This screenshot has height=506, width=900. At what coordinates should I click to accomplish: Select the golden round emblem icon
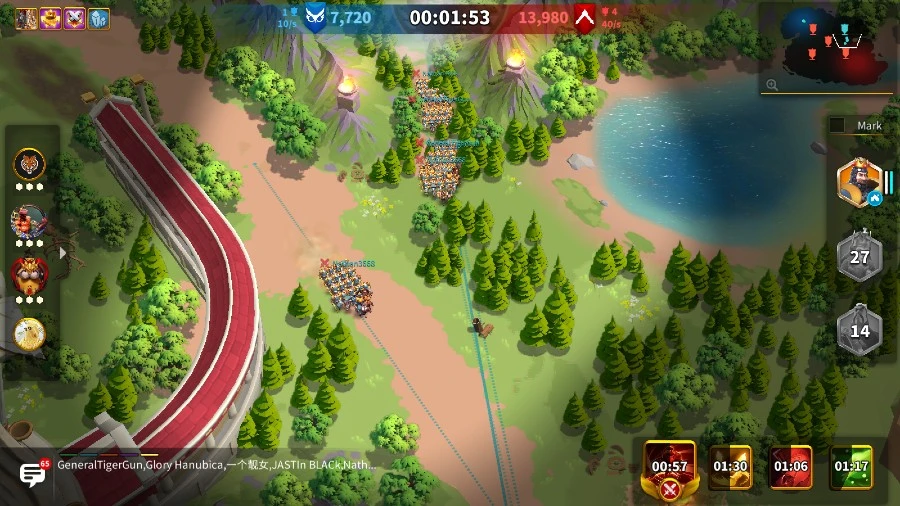(x=30, y=333)
